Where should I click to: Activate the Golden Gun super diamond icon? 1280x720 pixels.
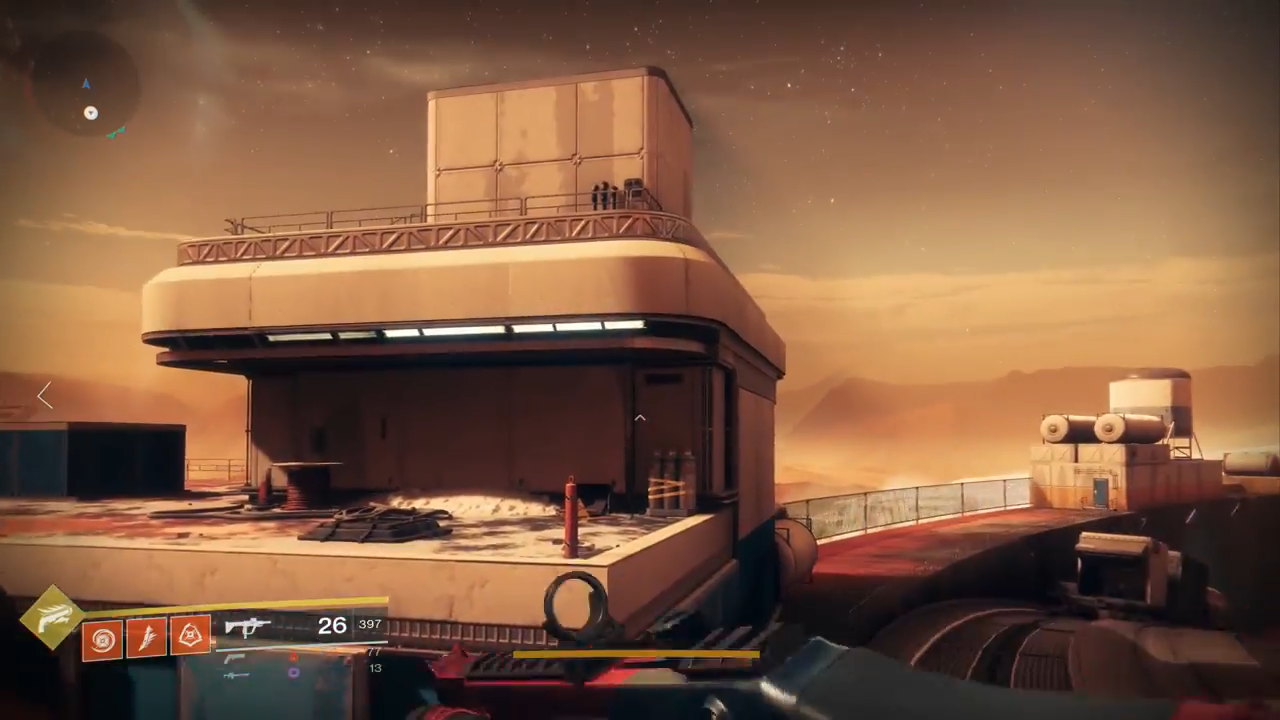point(52,617)
